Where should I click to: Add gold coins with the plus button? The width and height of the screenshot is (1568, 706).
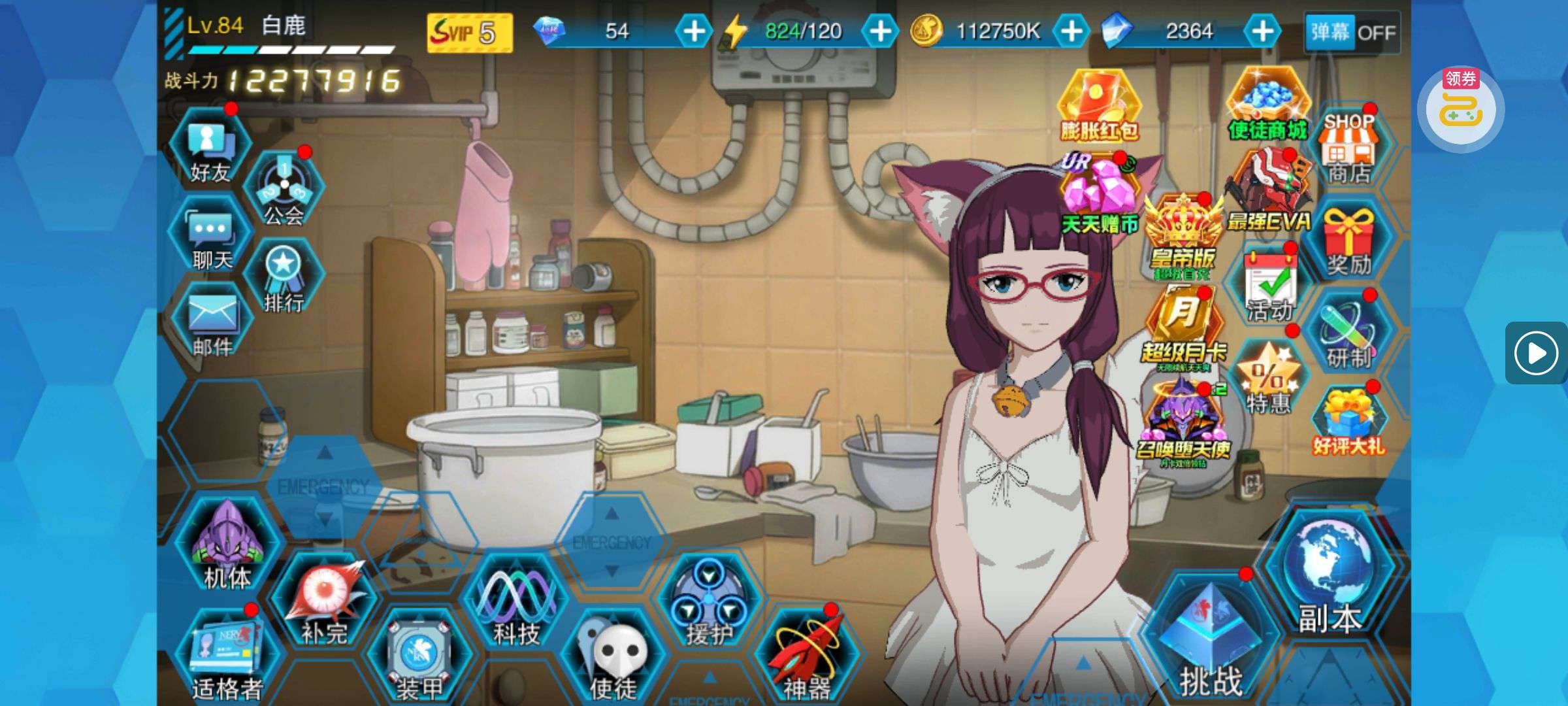tap(1071, 31)
